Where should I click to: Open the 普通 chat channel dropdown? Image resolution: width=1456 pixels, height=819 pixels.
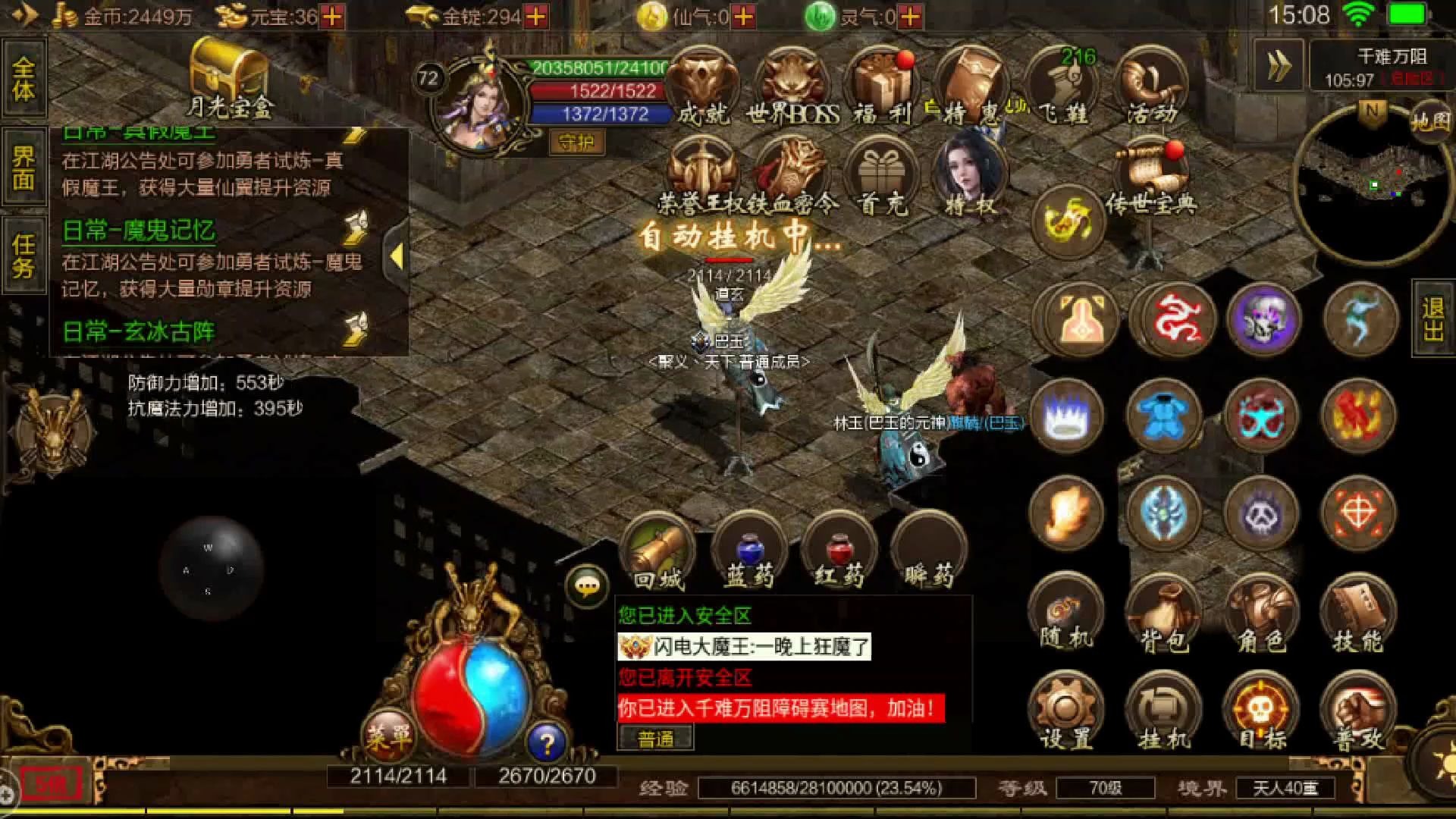click(657, 738)
